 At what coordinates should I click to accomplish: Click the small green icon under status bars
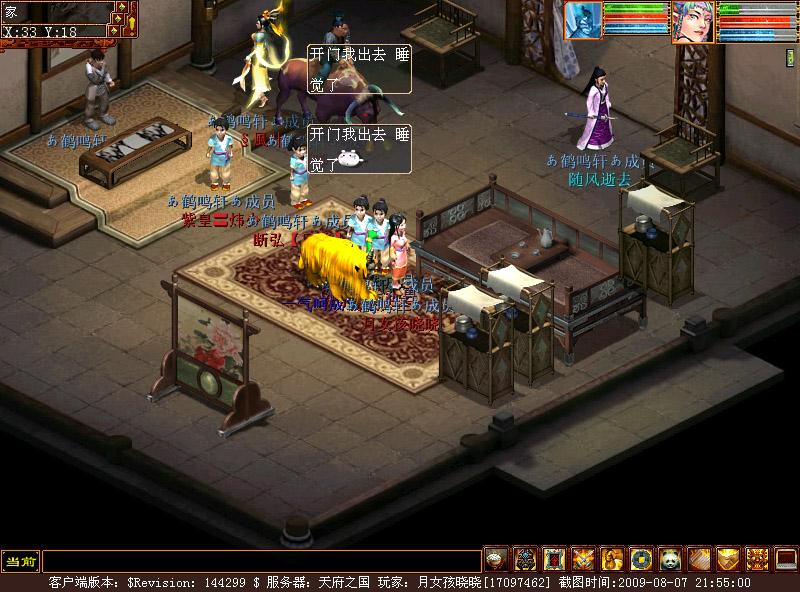pos(791,58)
